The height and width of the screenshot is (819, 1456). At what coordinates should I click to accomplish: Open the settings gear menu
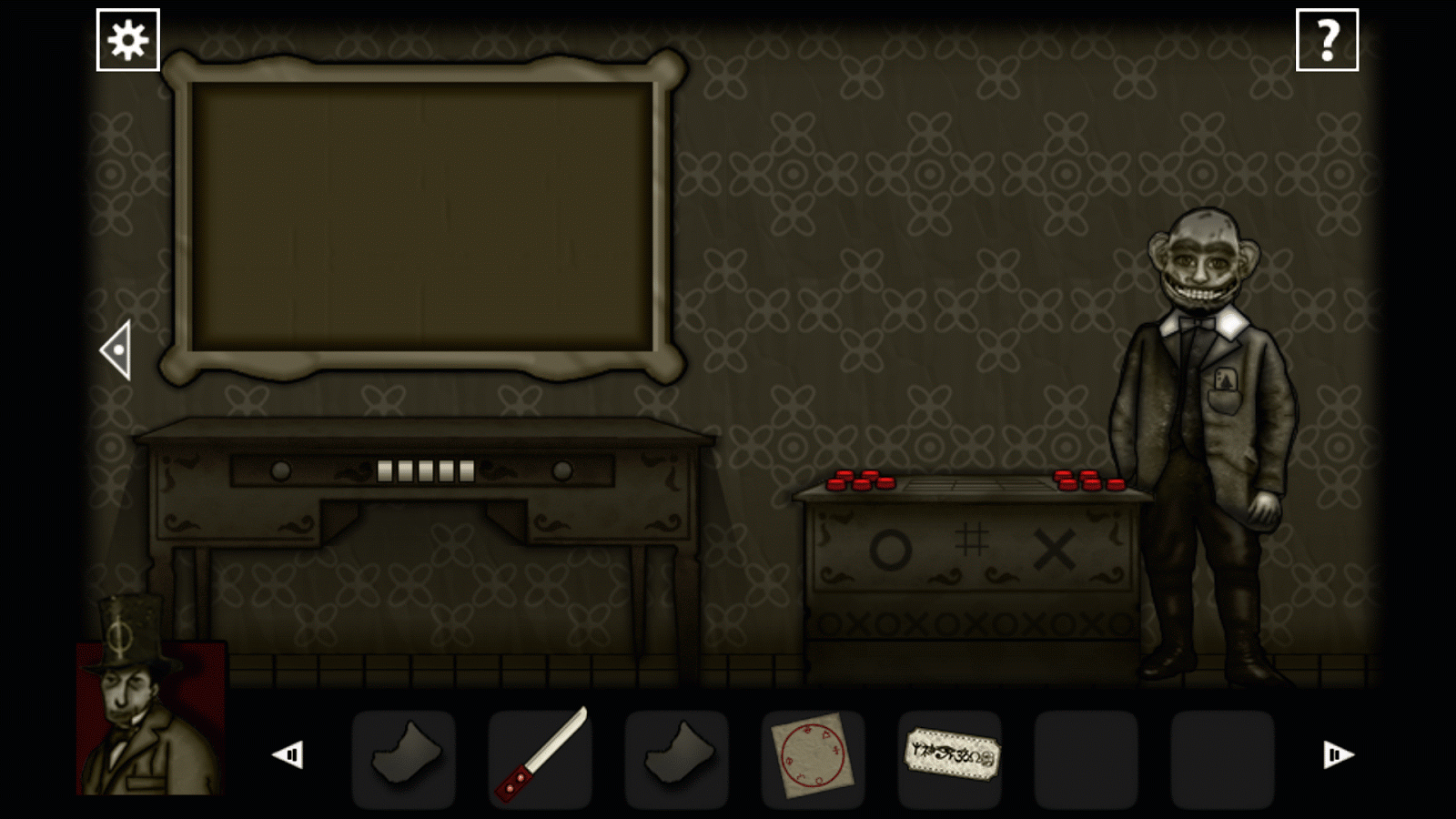coord(127,38)
